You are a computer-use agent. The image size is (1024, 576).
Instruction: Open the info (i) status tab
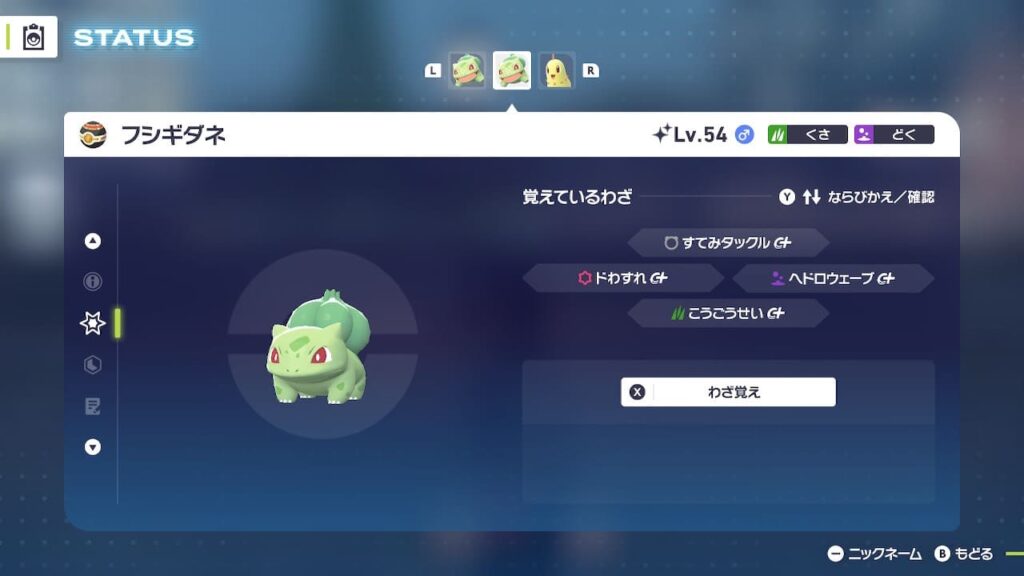[93, 282]
